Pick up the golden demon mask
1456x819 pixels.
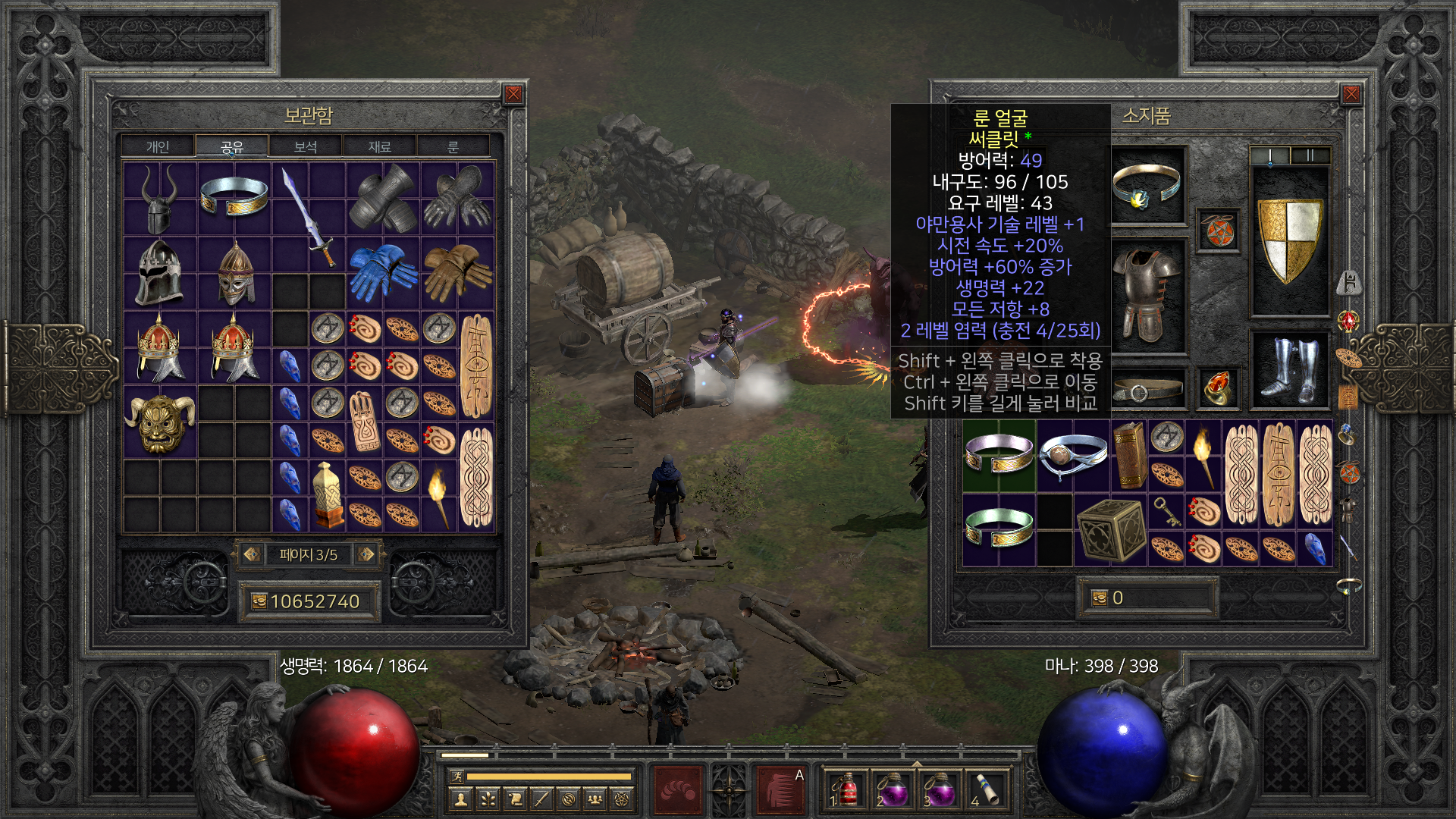click(x=160, y=422)
